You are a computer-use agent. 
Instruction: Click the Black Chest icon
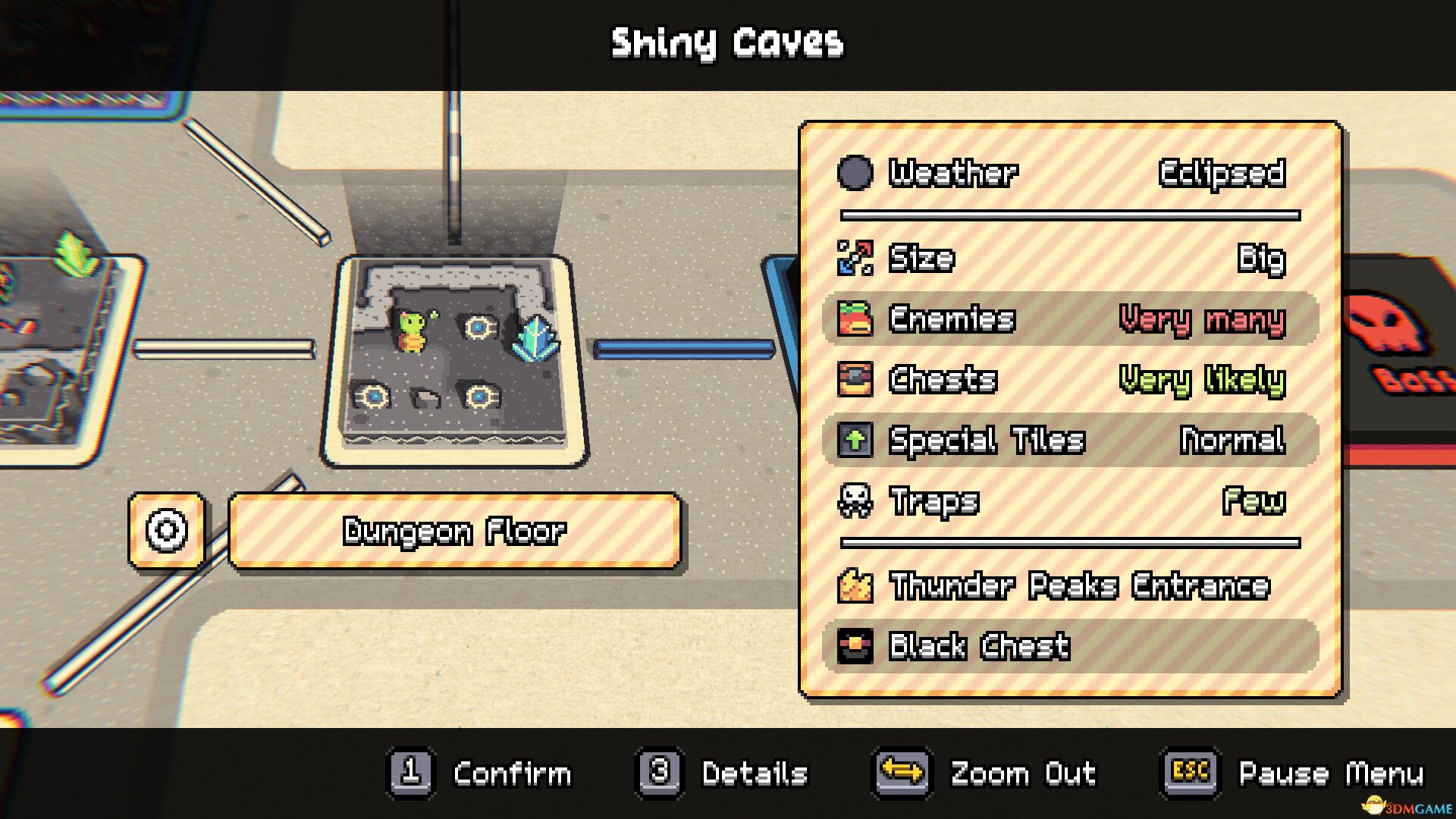(x=855, y=646)
